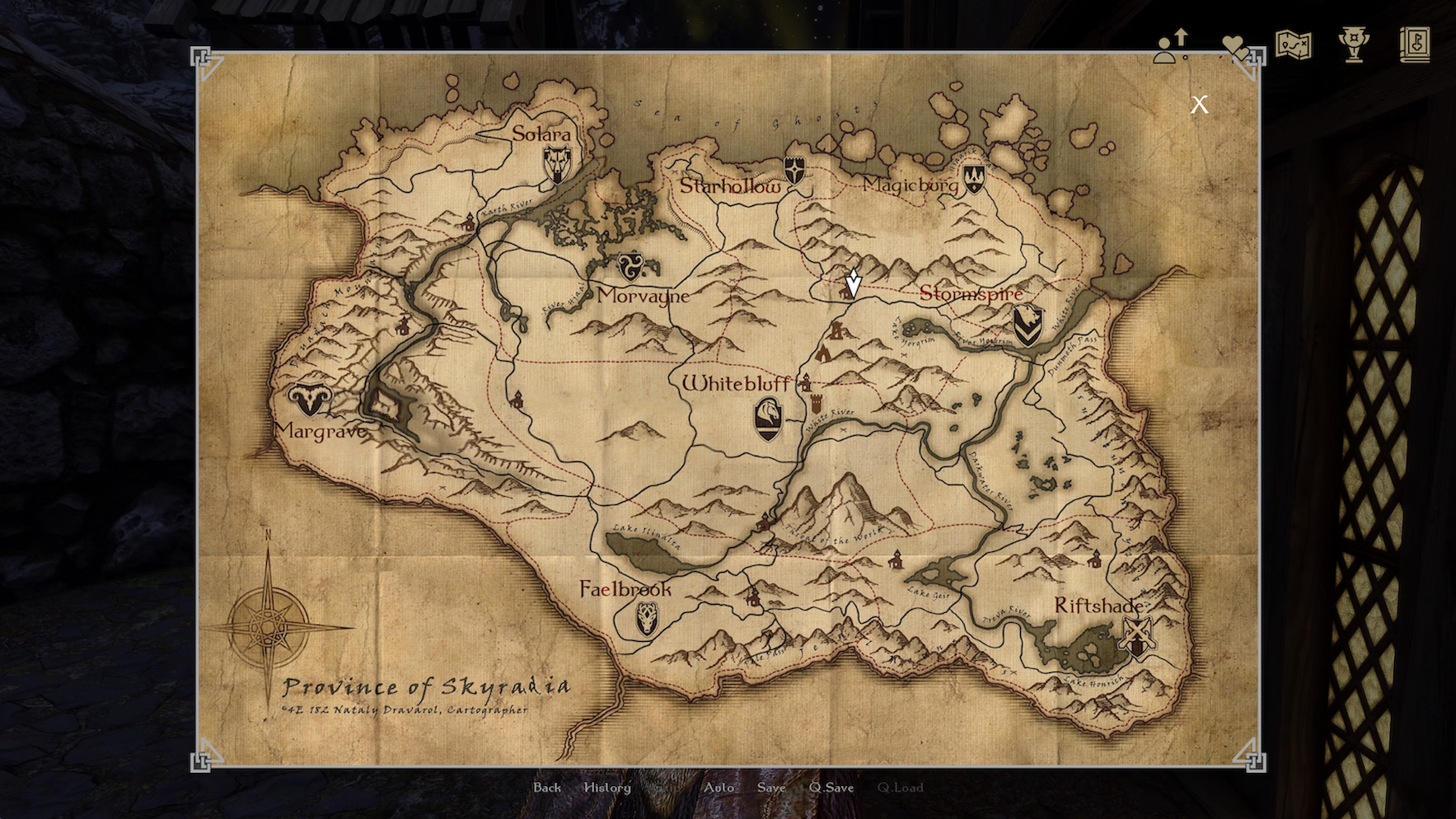
Task: Select Solara on the map
Action: [542, 134]
